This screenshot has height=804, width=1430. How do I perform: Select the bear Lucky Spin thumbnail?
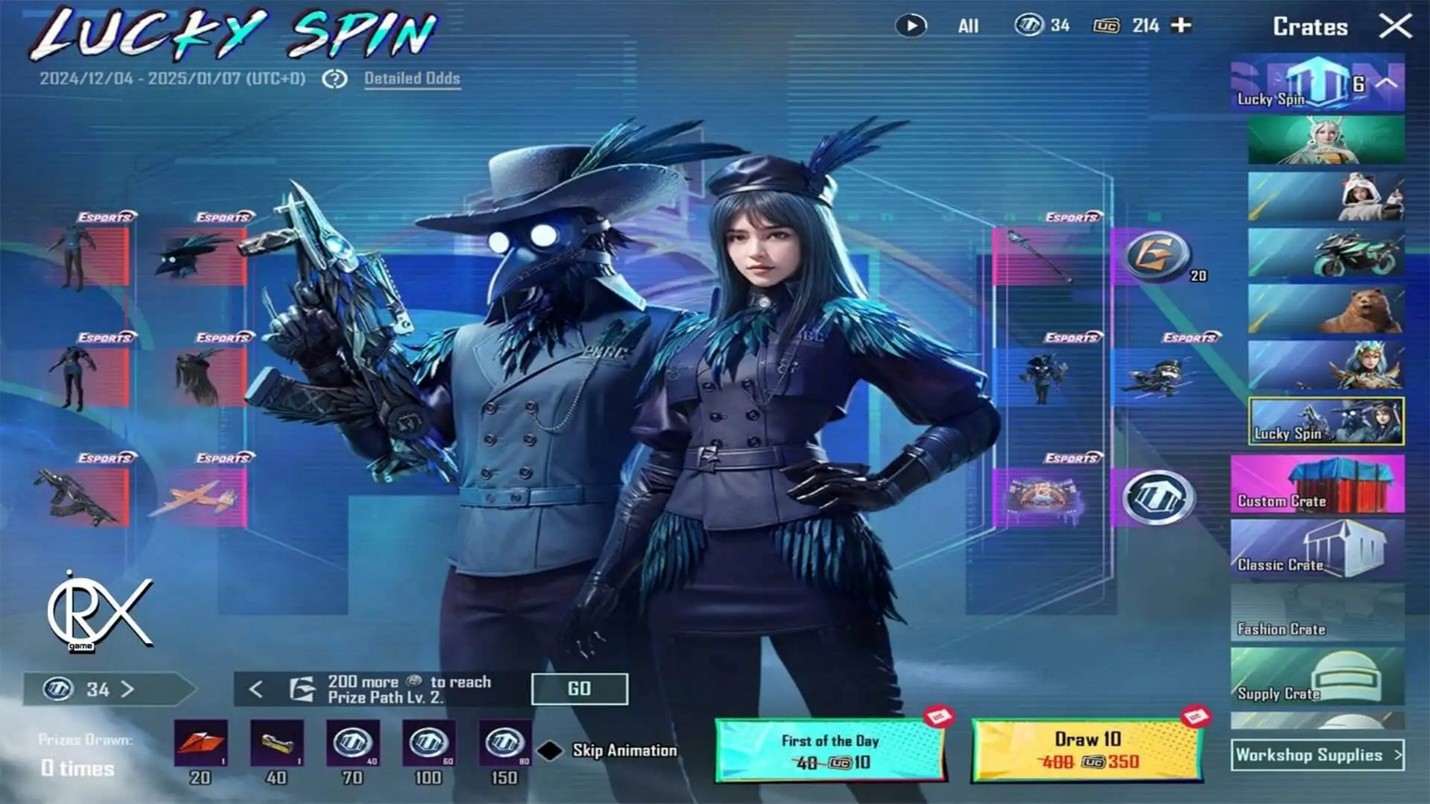click(1325, 308)
